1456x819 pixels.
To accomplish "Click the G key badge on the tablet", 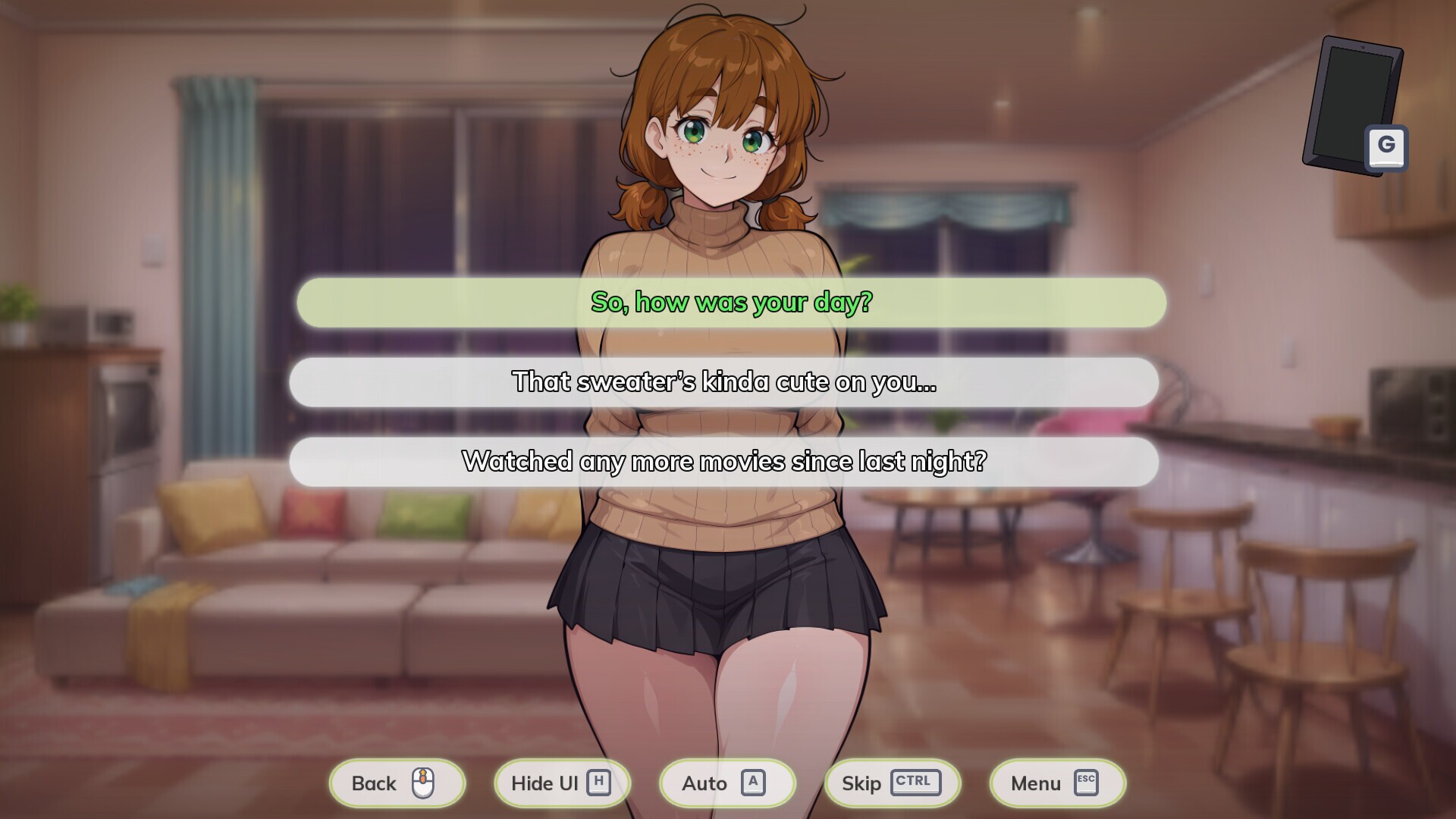I will 1386,146.
